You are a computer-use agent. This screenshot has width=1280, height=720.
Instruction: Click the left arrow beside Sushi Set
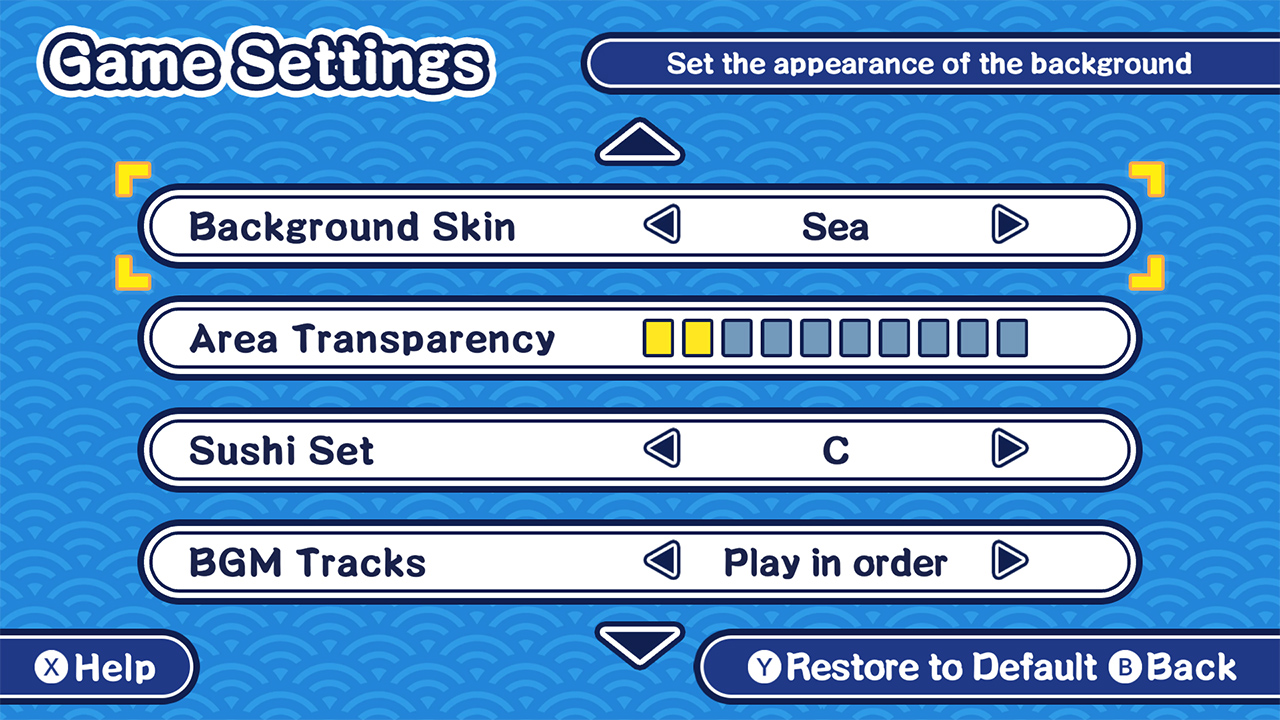[663, 450]
